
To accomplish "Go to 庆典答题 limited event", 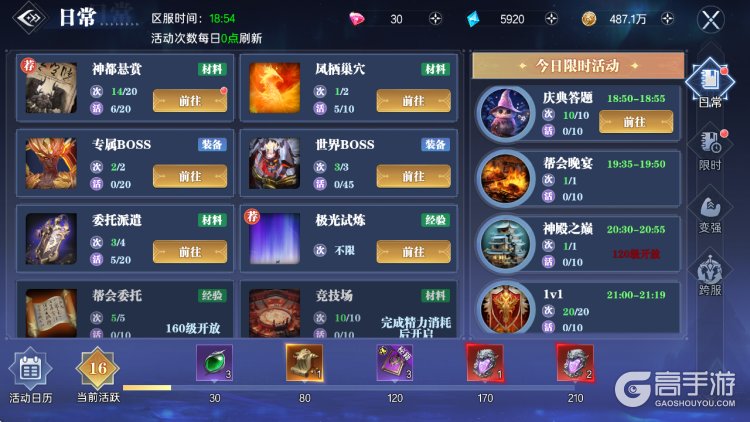I will (634, 121).
